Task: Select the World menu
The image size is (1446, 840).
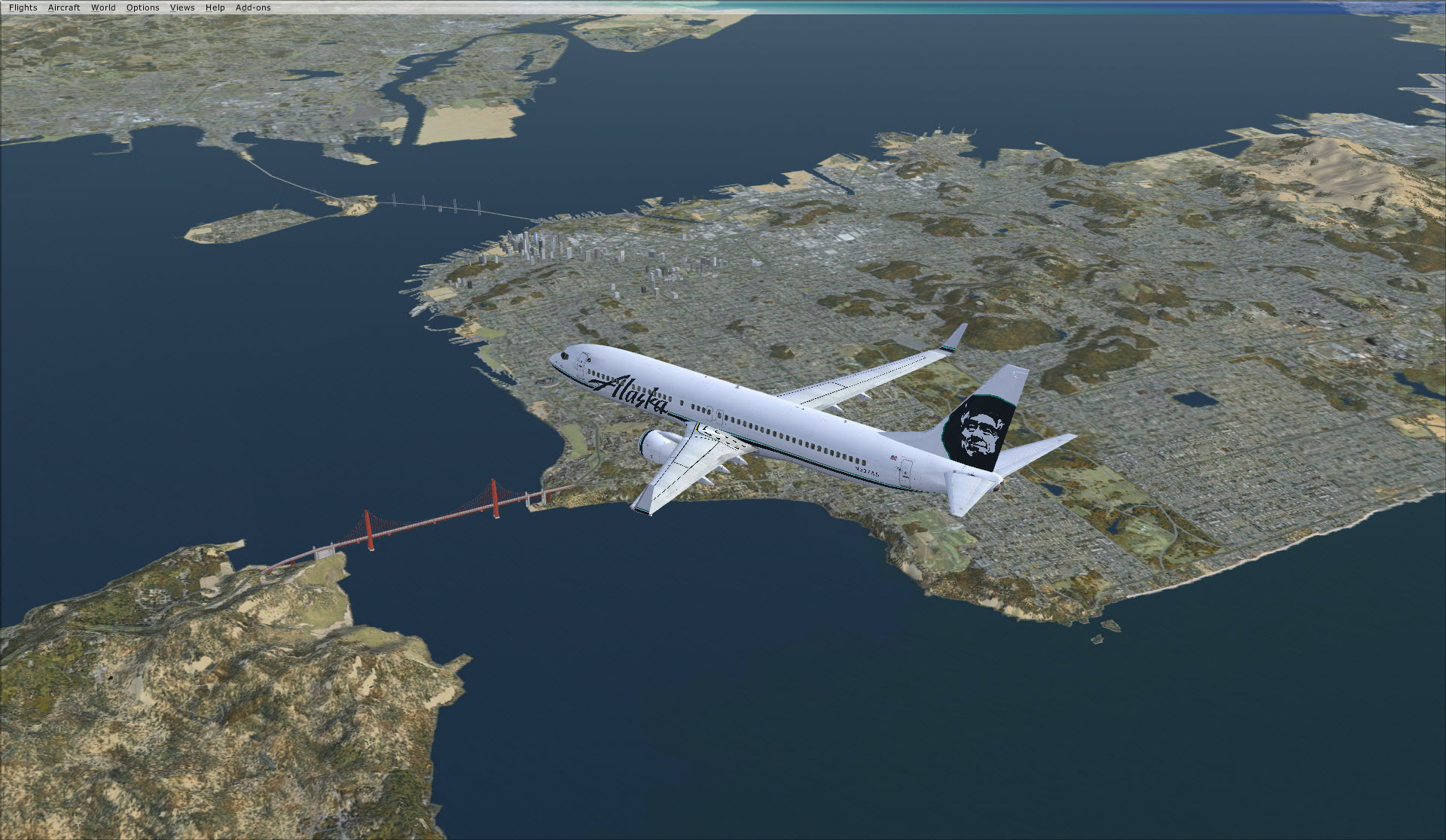Action: 103,8
